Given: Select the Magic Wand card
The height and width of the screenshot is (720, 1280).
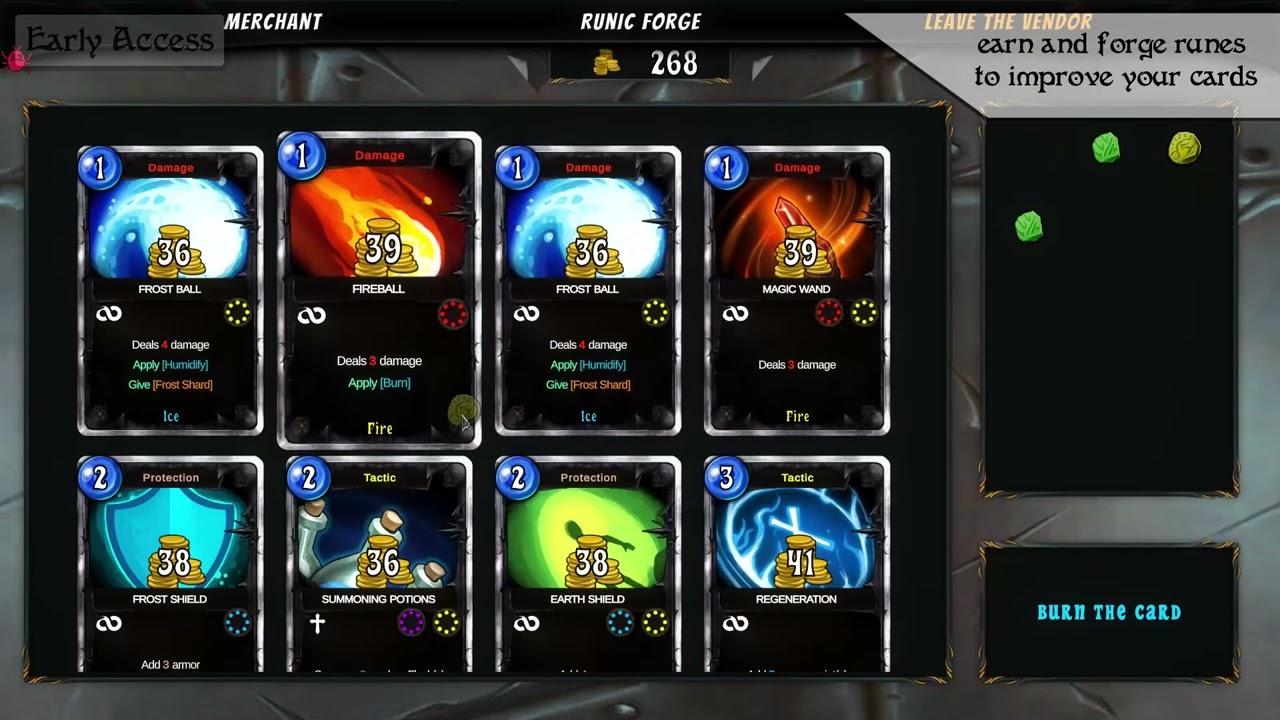Looking at the screenshot, I should (x=796, y=290).
